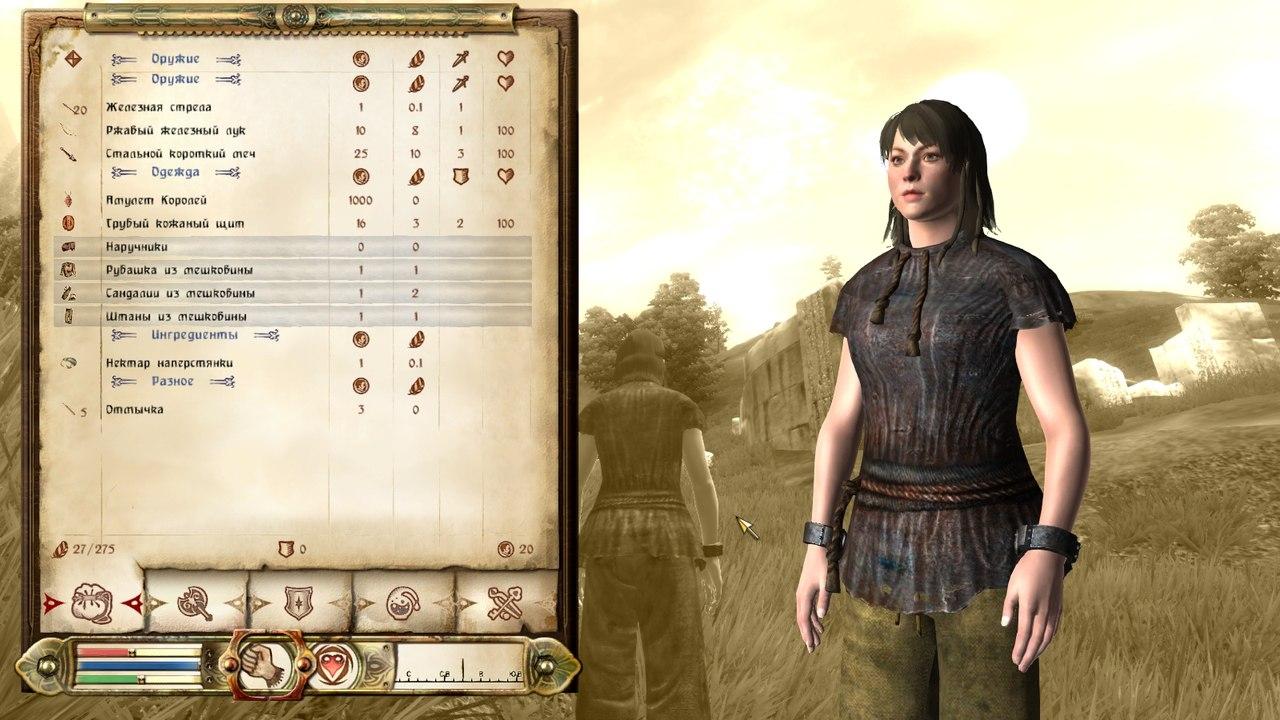Open the weapons tab with crossed axes
Image resolution: width=1280 pixels, height=720 pixels.
[195, 603]
